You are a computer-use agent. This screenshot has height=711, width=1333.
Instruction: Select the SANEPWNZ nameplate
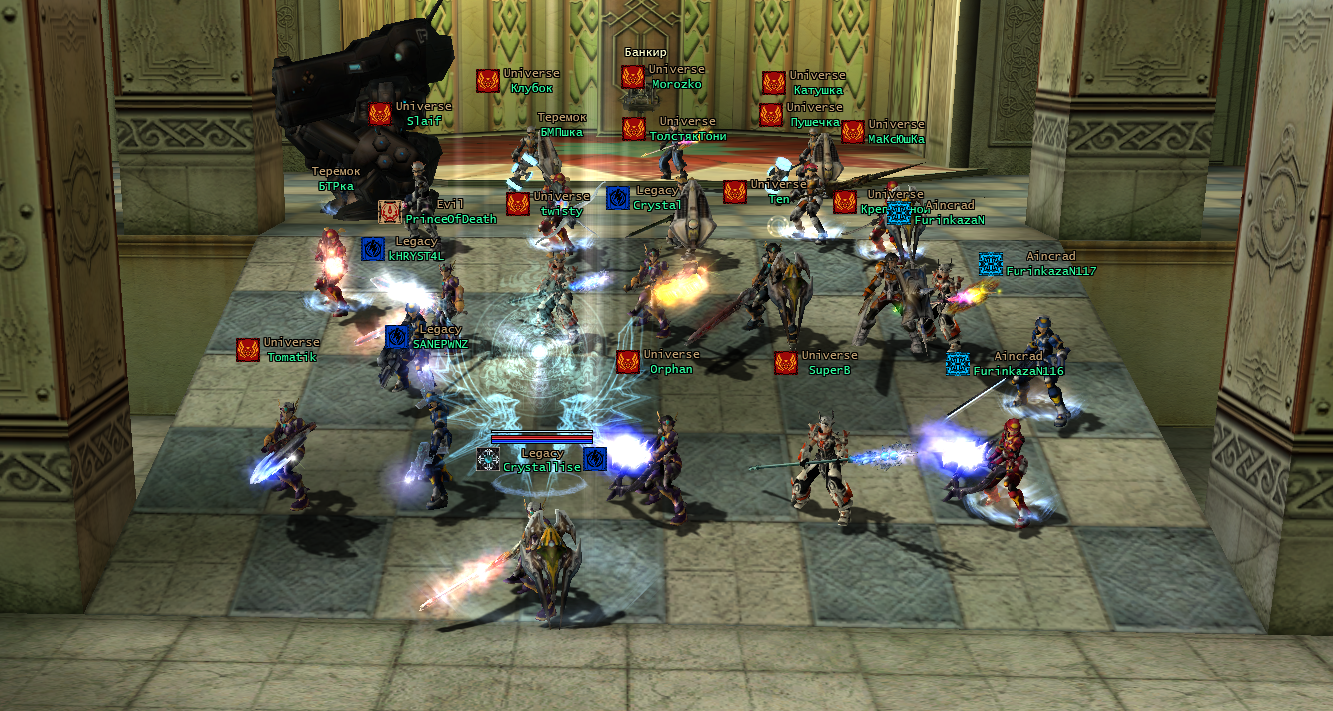(439, 343)
